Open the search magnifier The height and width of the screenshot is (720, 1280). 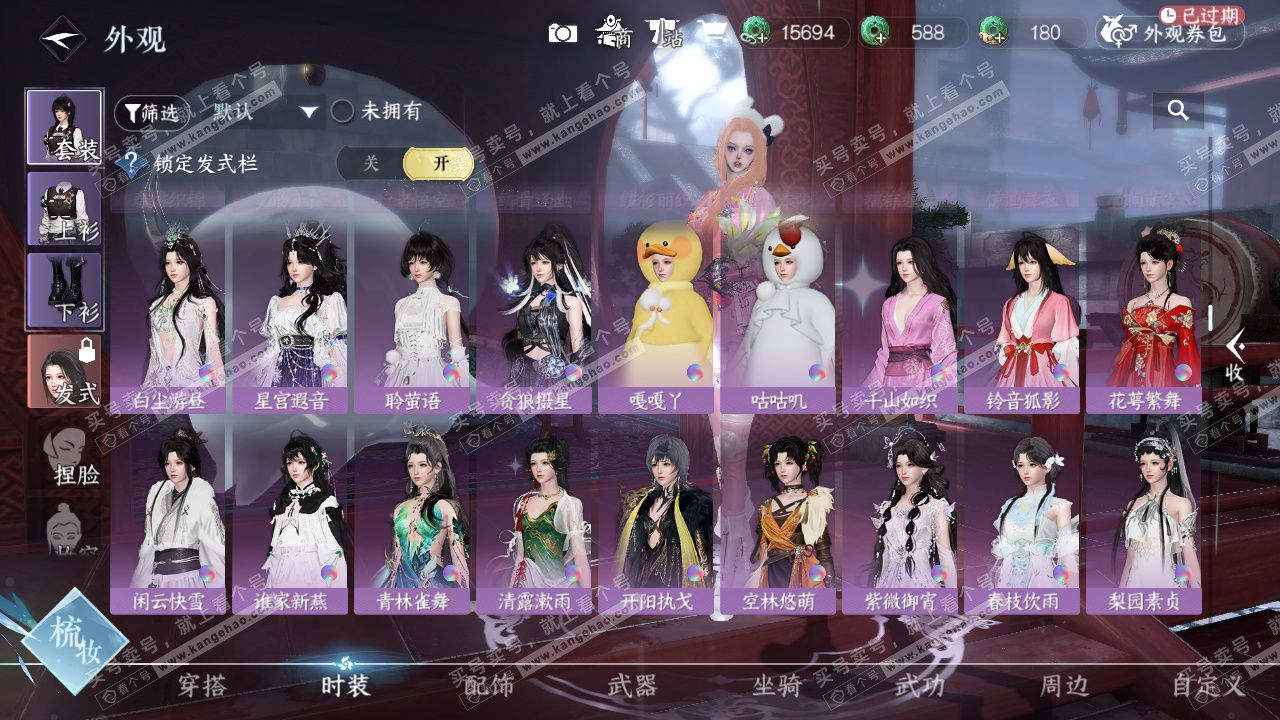(1178, 110)
